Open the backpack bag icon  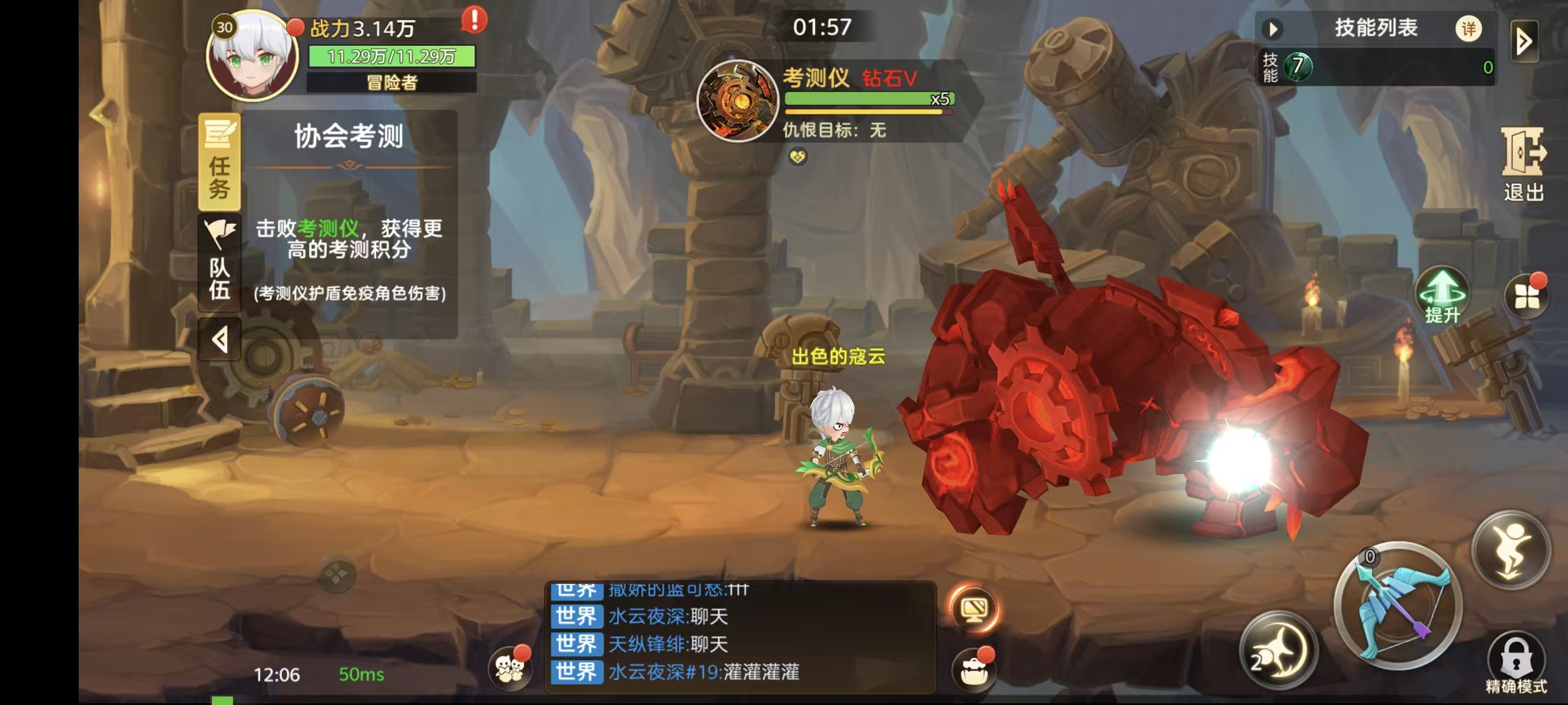(974, 670)
